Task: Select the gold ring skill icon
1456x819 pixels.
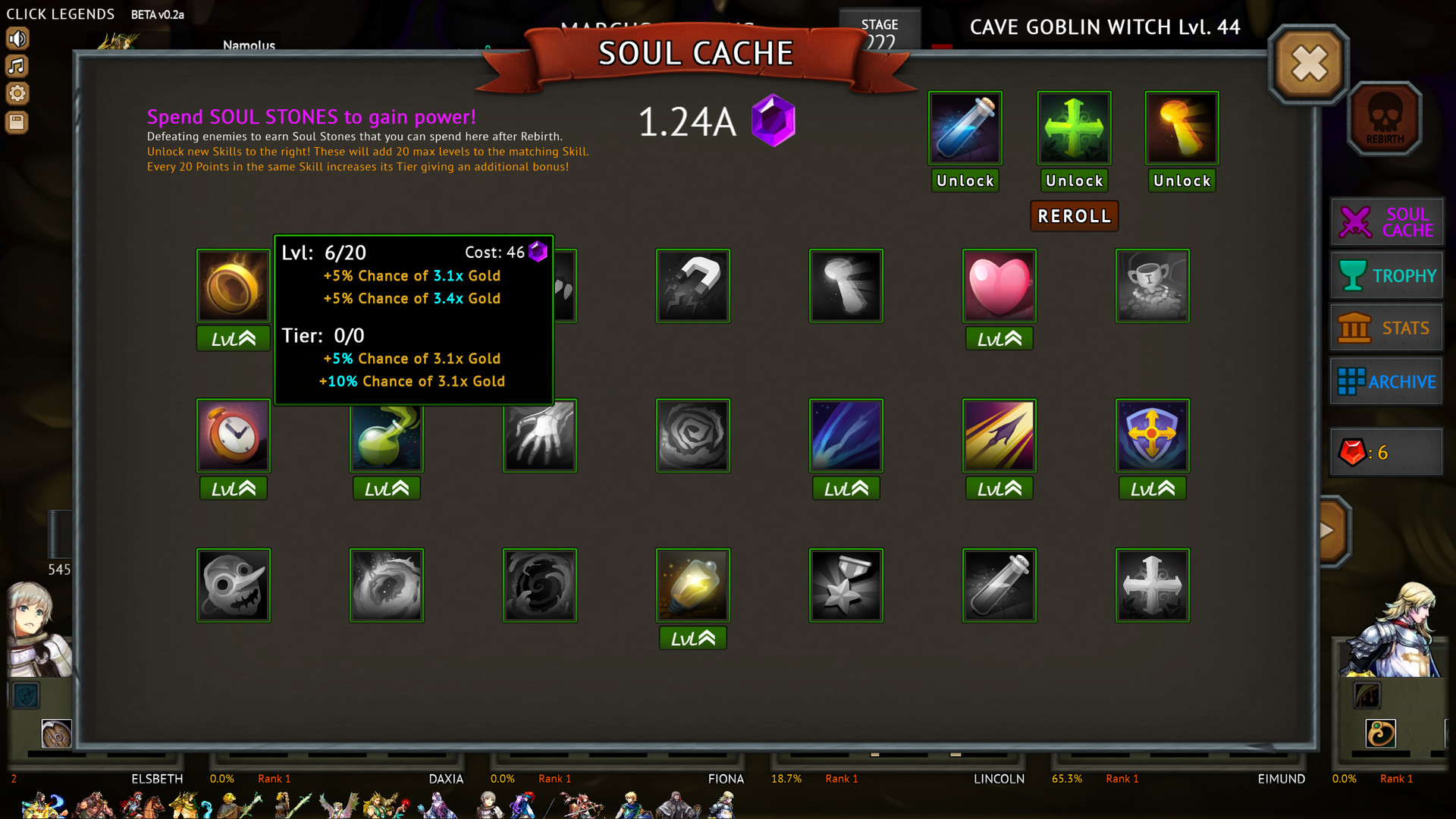Action: (233, 286)
